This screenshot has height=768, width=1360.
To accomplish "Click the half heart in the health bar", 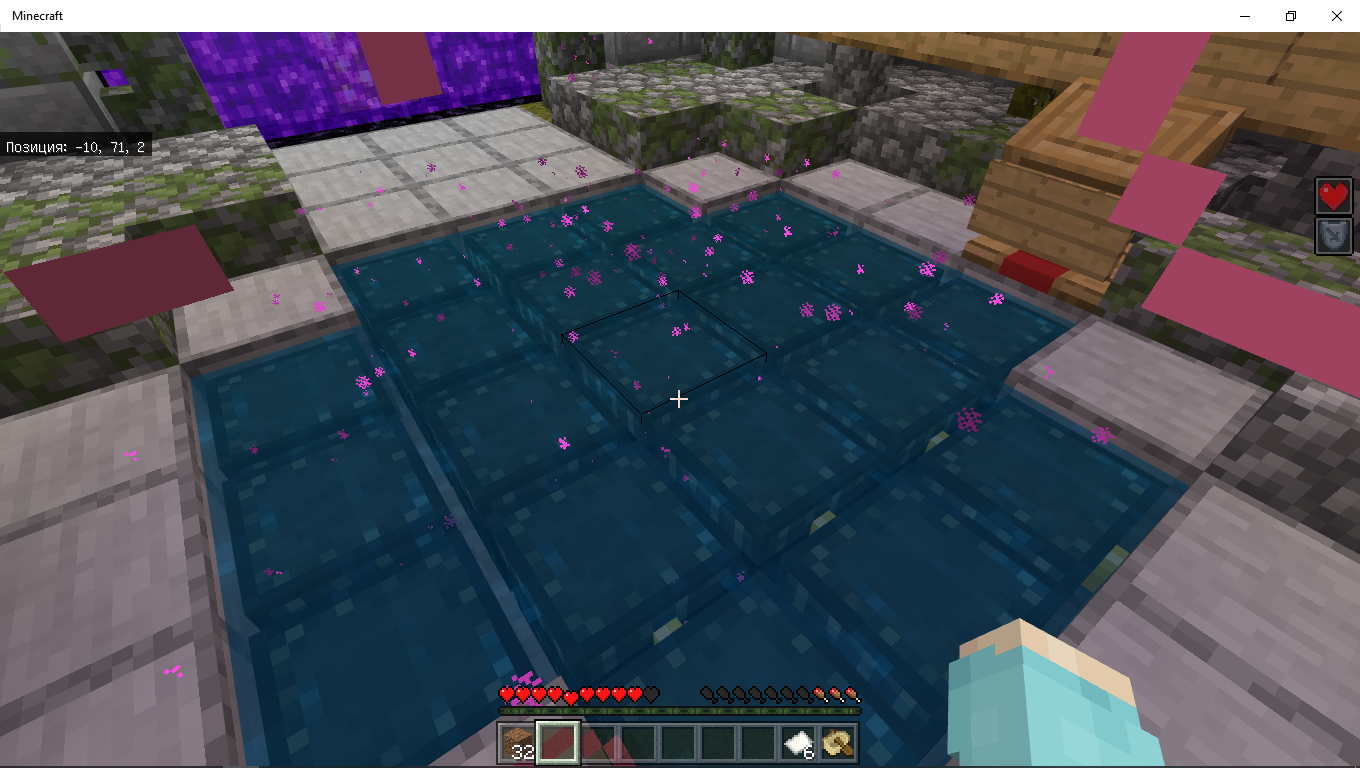I will pos(570,697).
